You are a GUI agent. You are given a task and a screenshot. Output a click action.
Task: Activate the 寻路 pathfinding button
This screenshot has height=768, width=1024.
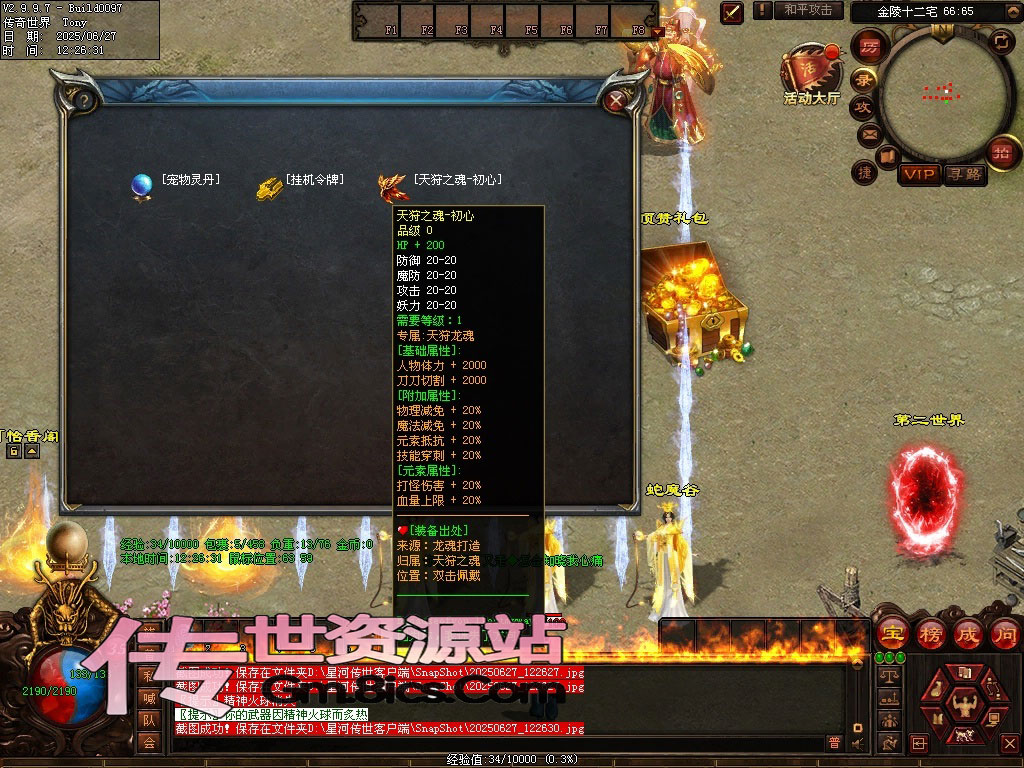(x=965, y=174)
